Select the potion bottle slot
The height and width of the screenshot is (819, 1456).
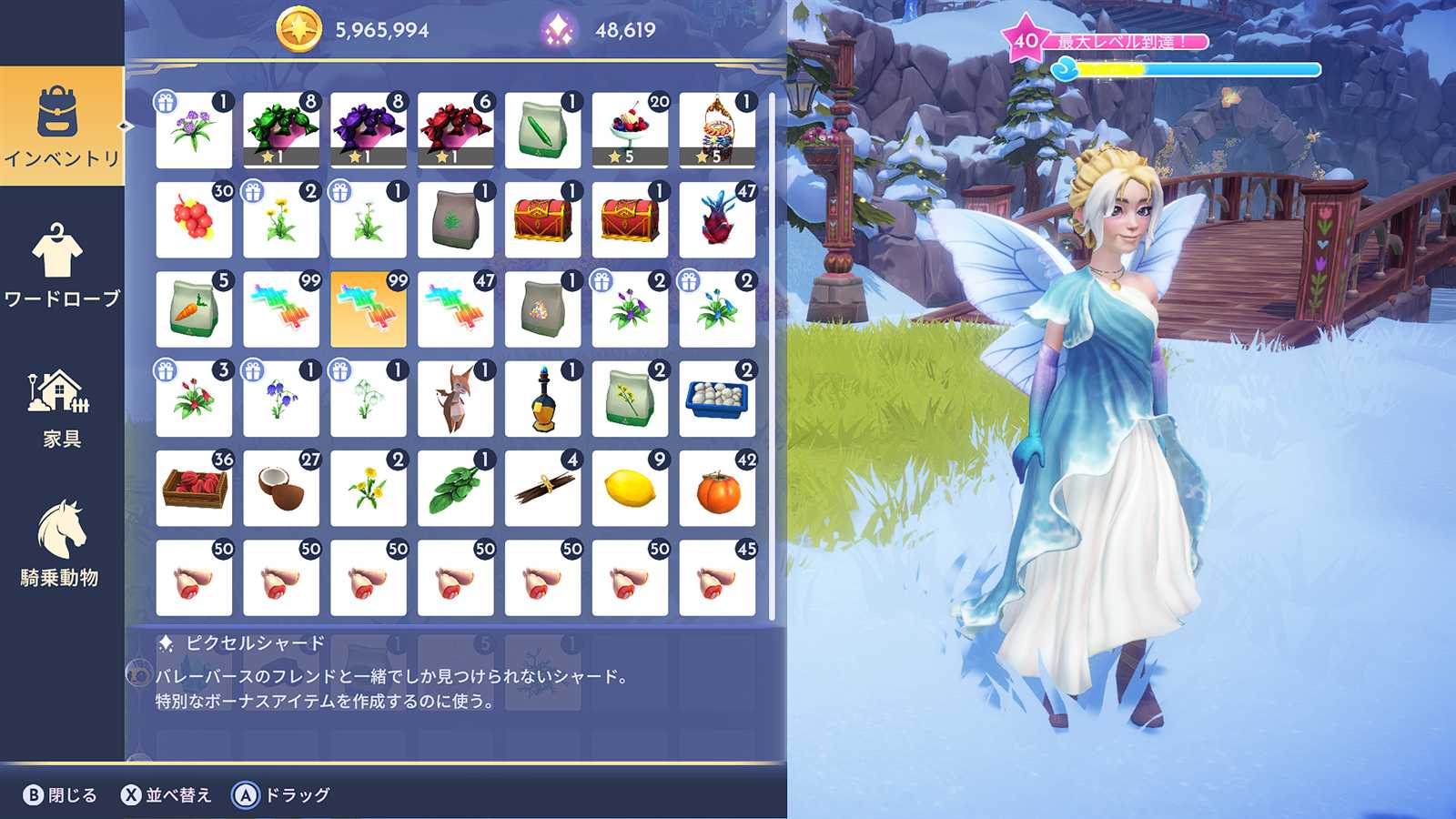(543, 399)
